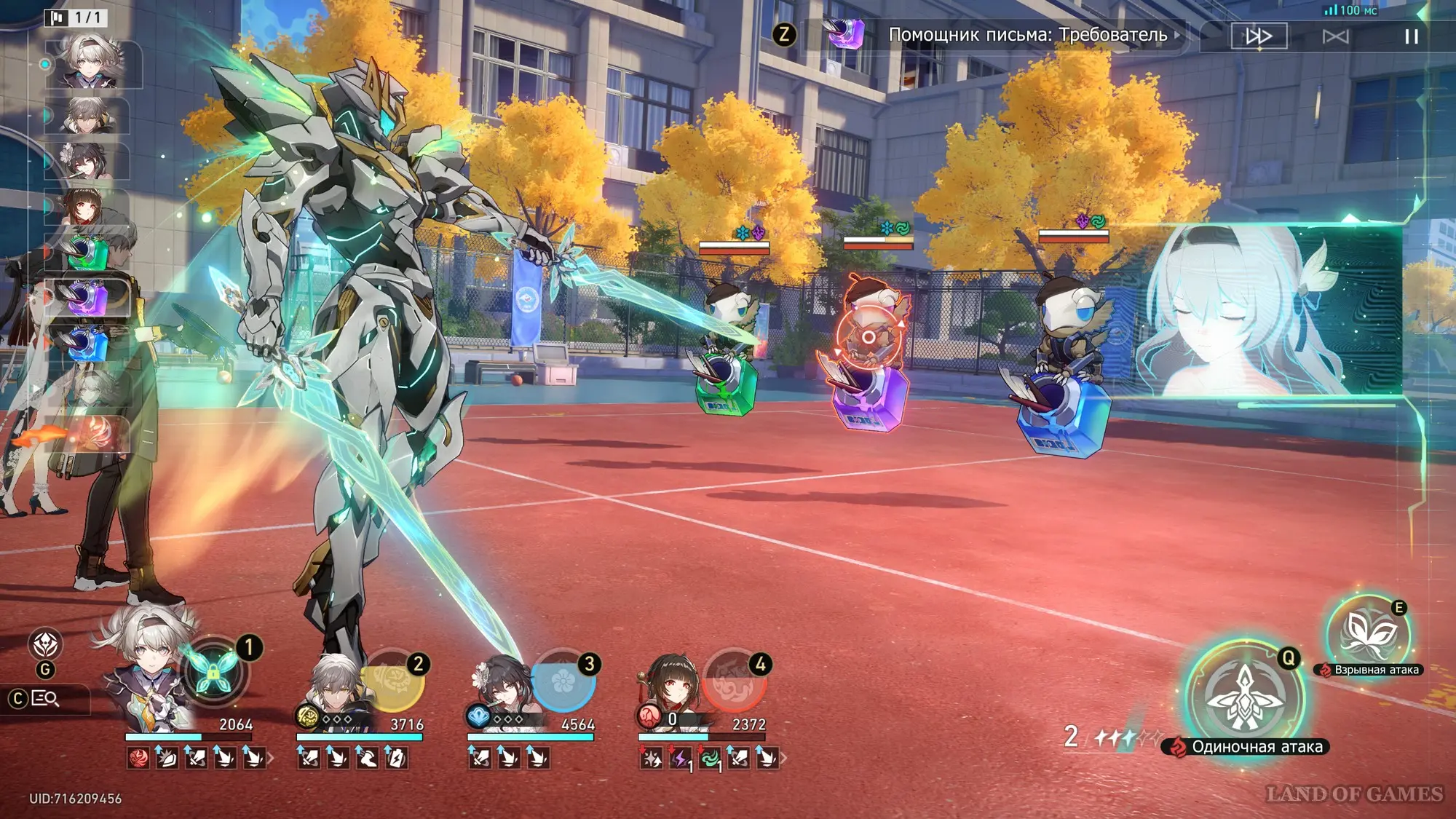Select the Взрывная атака skill
Image resolution: width=1456 pixels, height=819 pixels.
1367,635
